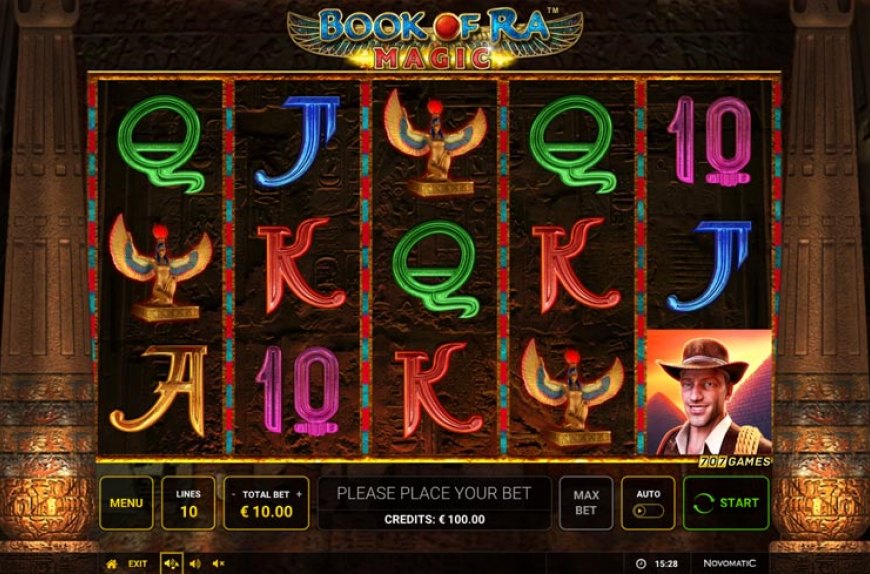
Task: Set the MAX BET
Action: pos(586,503)
